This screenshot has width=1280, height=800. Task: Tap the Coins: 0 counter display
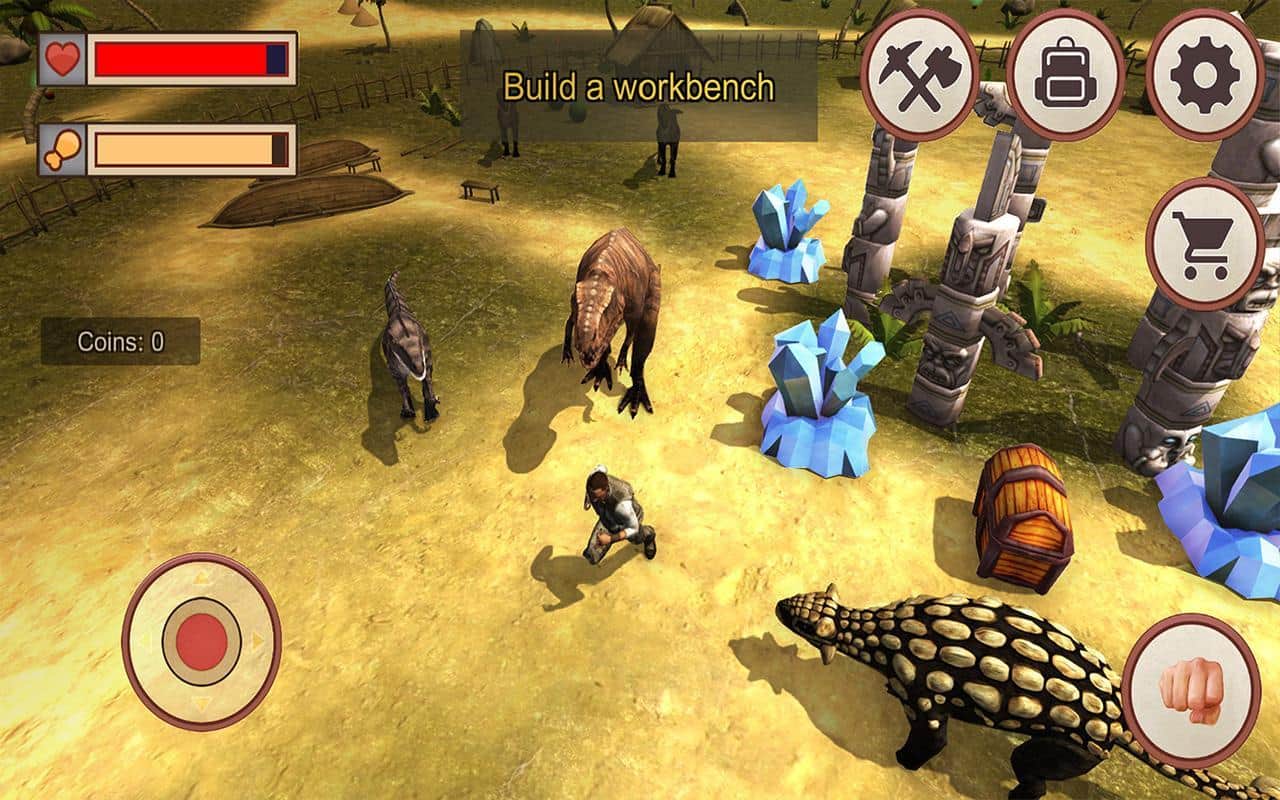tap(119, 341)
